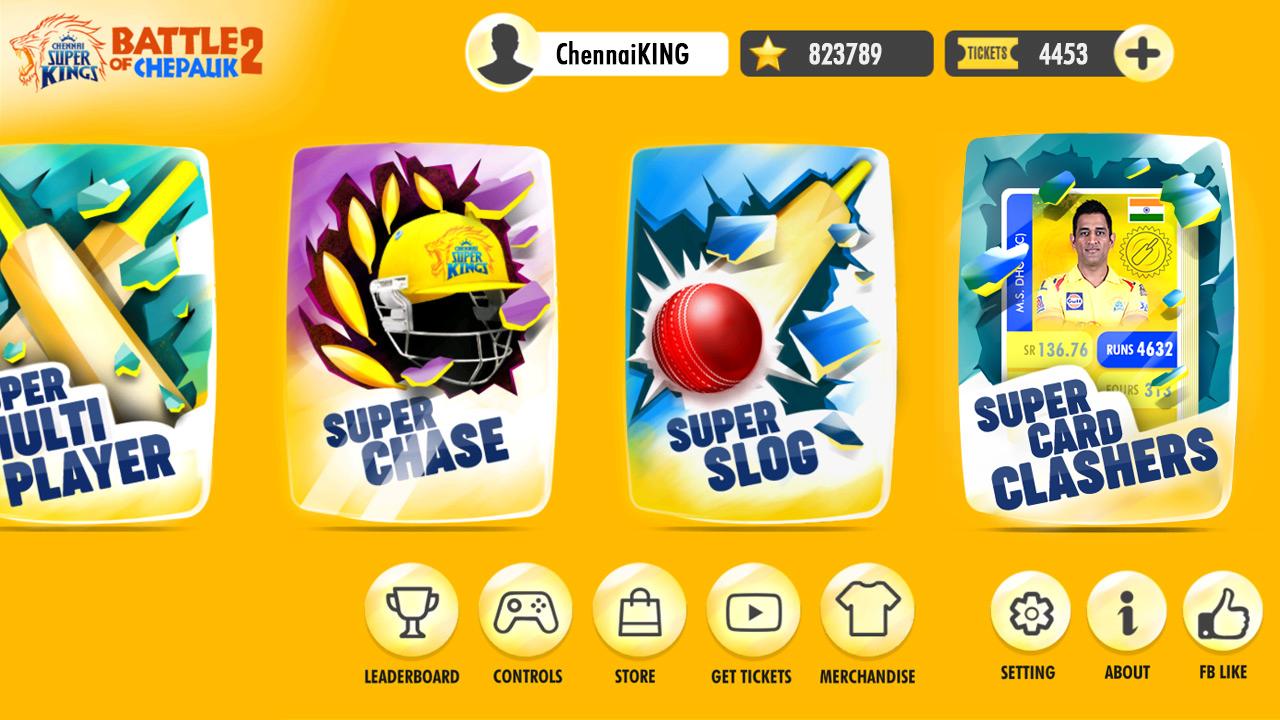Select the Controls gamepad icon
Viewport: 1280px width, 720px height.
[527, 610]
